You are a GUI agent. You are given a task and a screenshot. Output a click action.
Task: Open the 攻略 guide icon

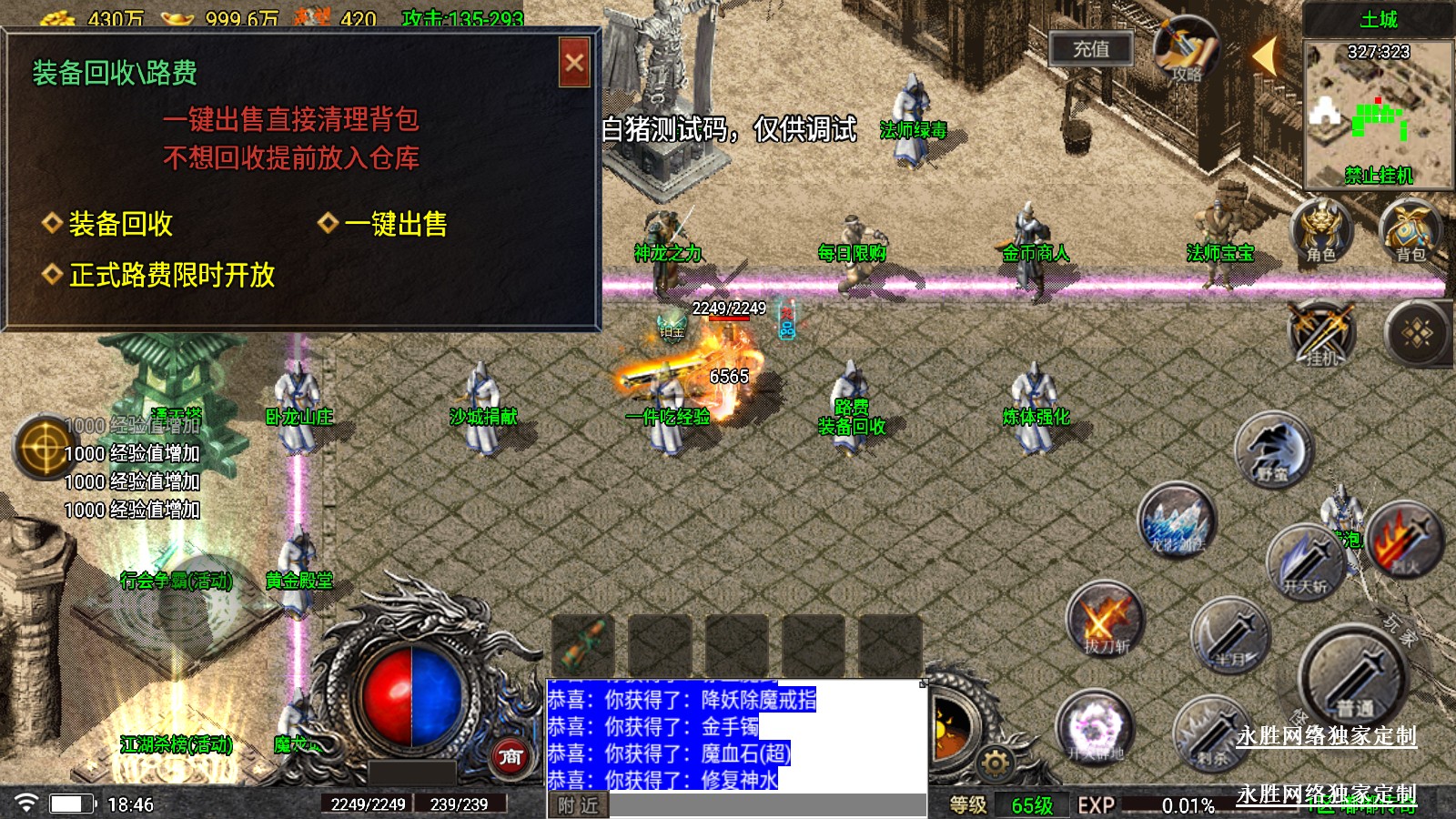tap(1186, 50)
